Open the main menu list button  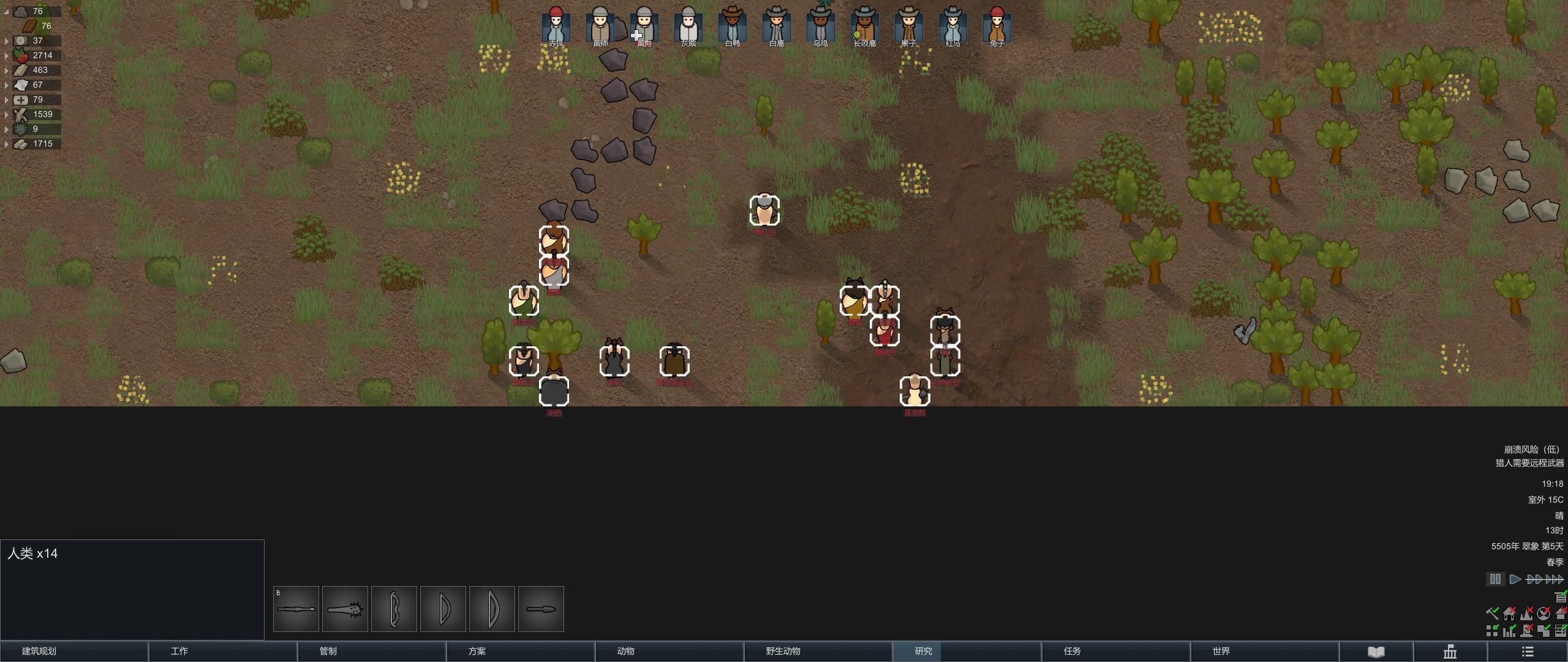pyautogui.click(x=1528, y=652)
